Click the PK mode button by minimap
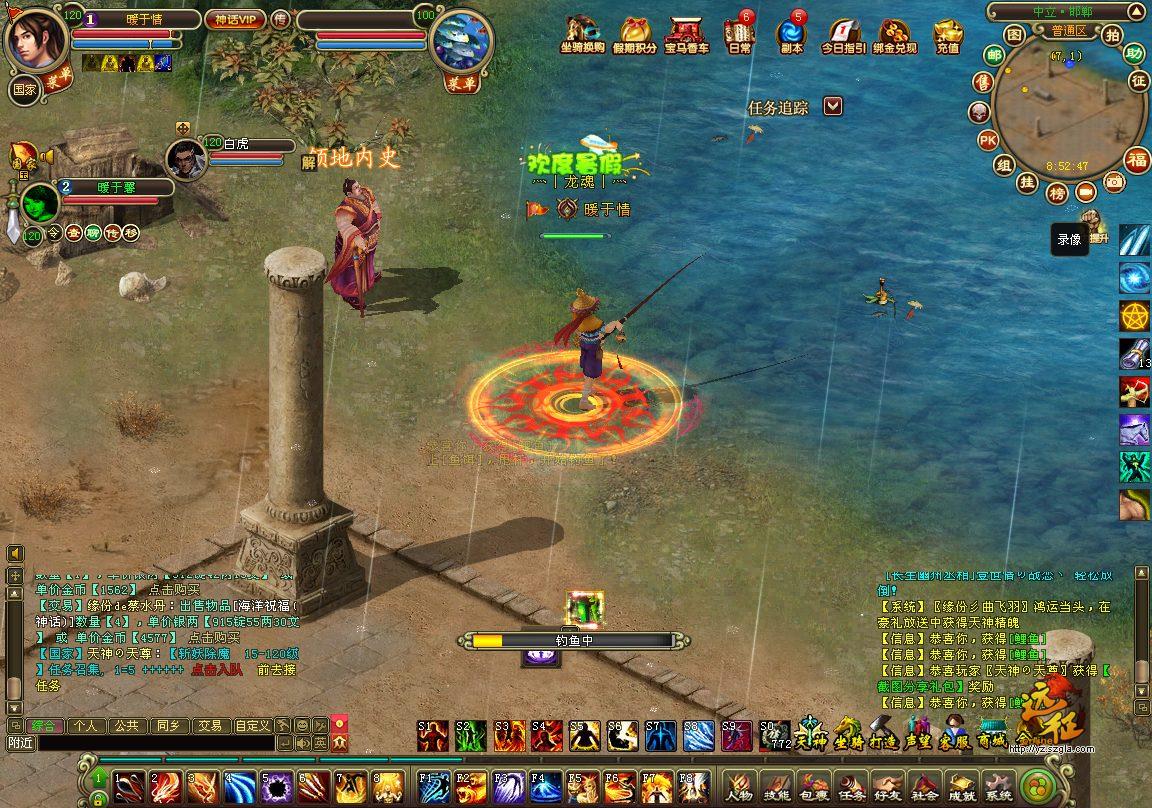Screen dimensions: 1152x808 pos(987,139)
